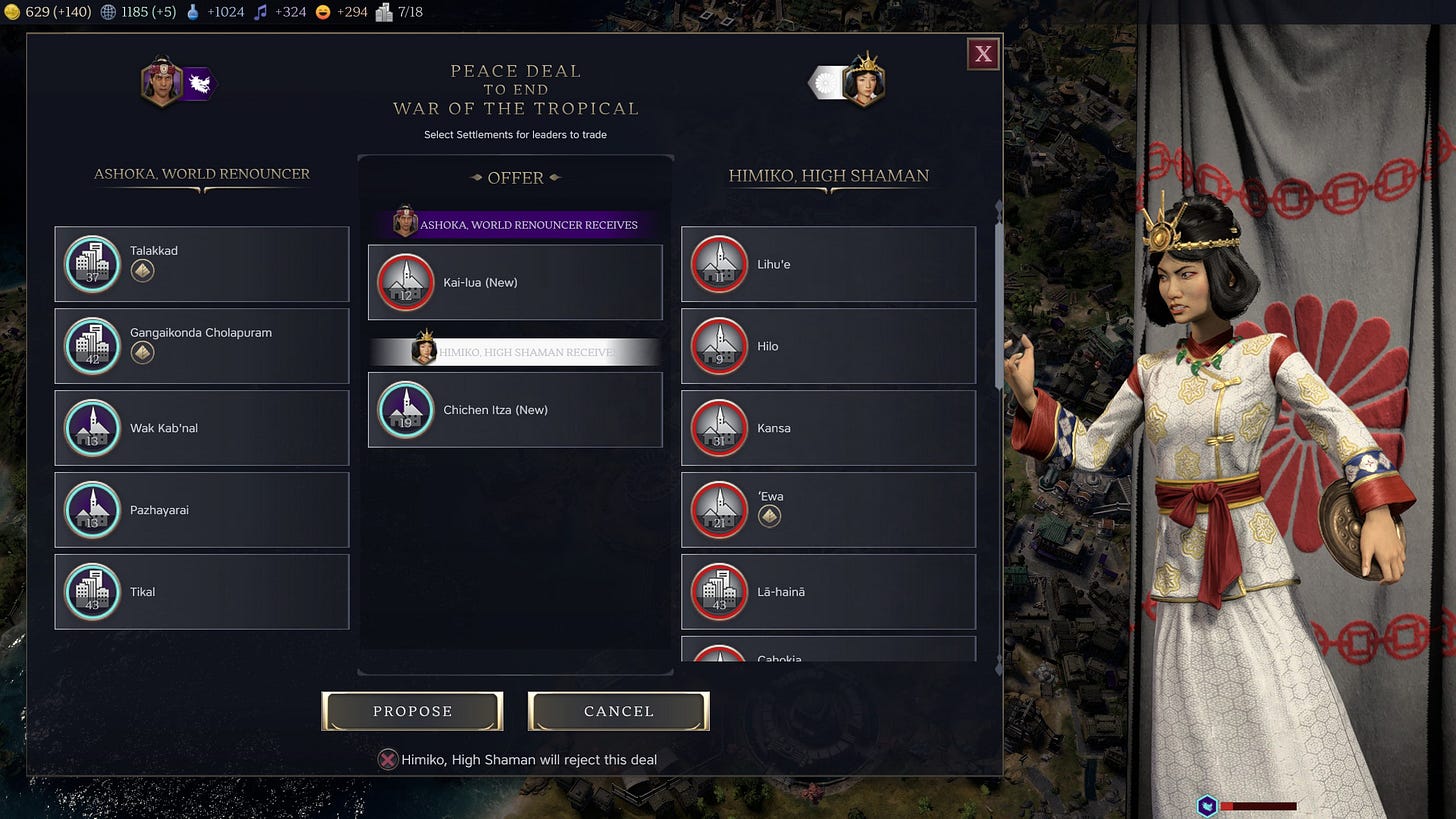
Task: Select Talakkad settlement
Action: point(202,264)
